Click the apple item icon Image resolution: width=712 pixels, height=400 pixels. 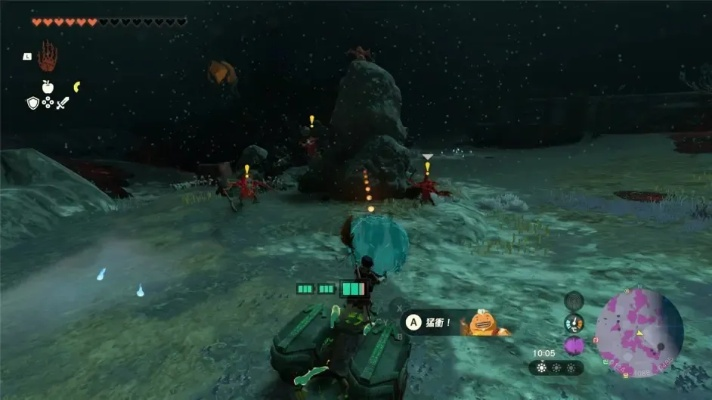pos(47,87)
